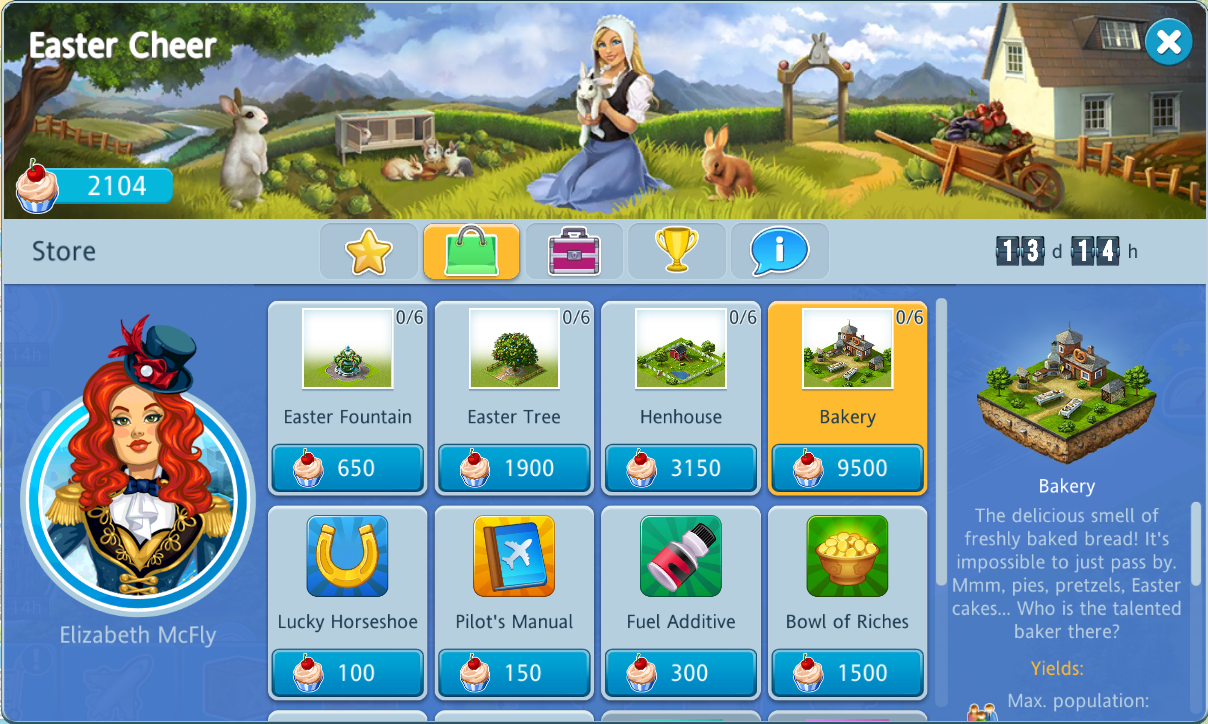The width and height of the screenshot is (1208, 724).
Task: Switch to the star tab
Action: (x=369, y=251)
